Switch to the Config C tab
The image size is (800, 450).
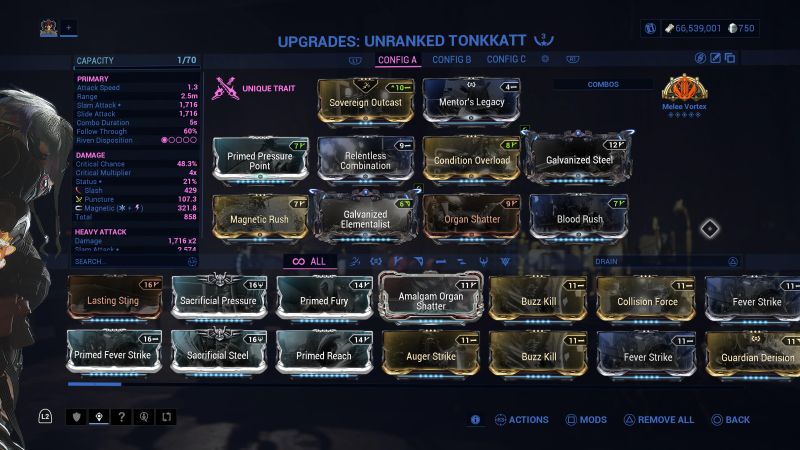click(506, 60)
